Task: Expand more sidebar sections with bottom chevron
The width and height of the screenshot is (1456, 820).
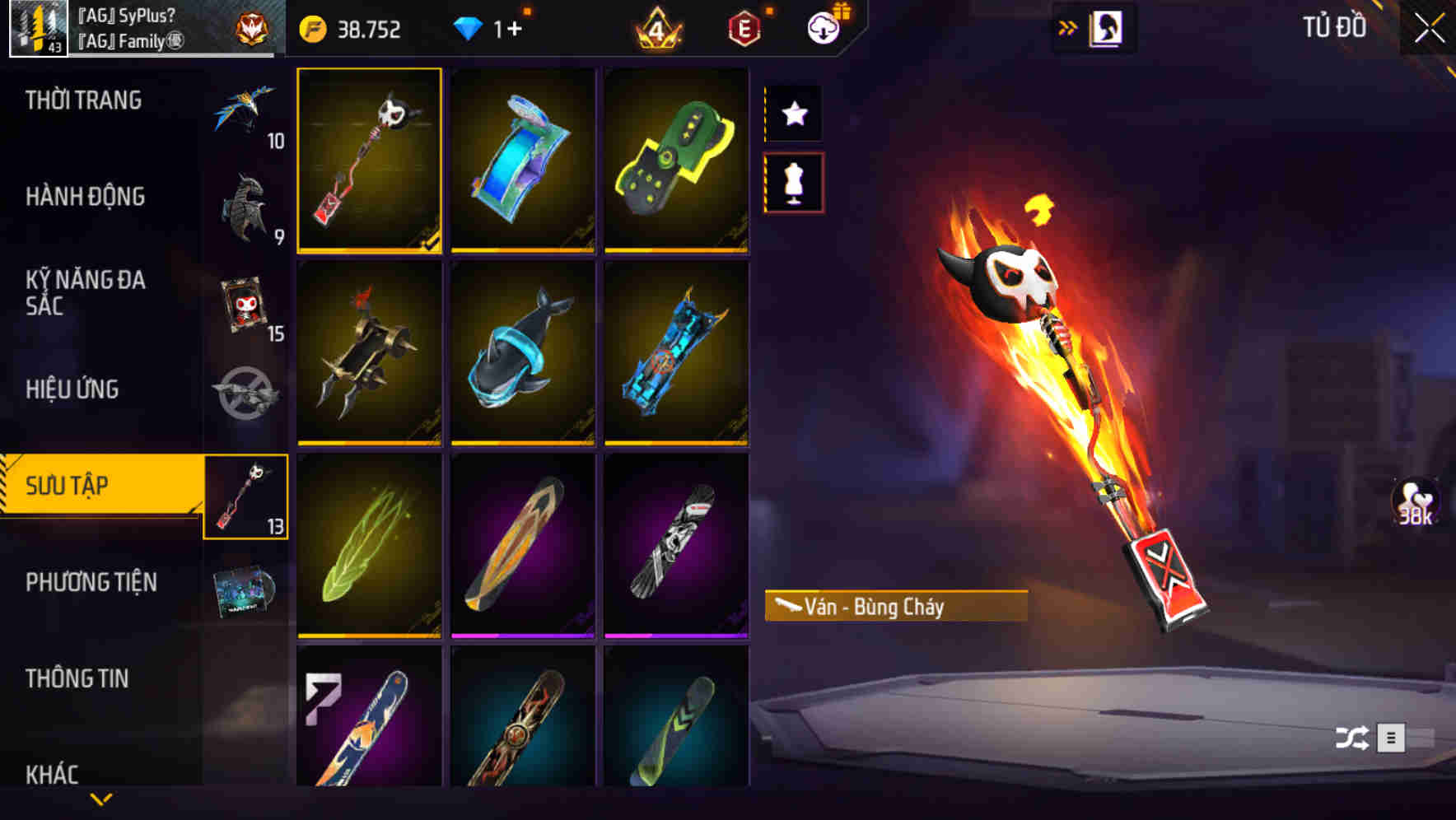Action: click(101, 797)
